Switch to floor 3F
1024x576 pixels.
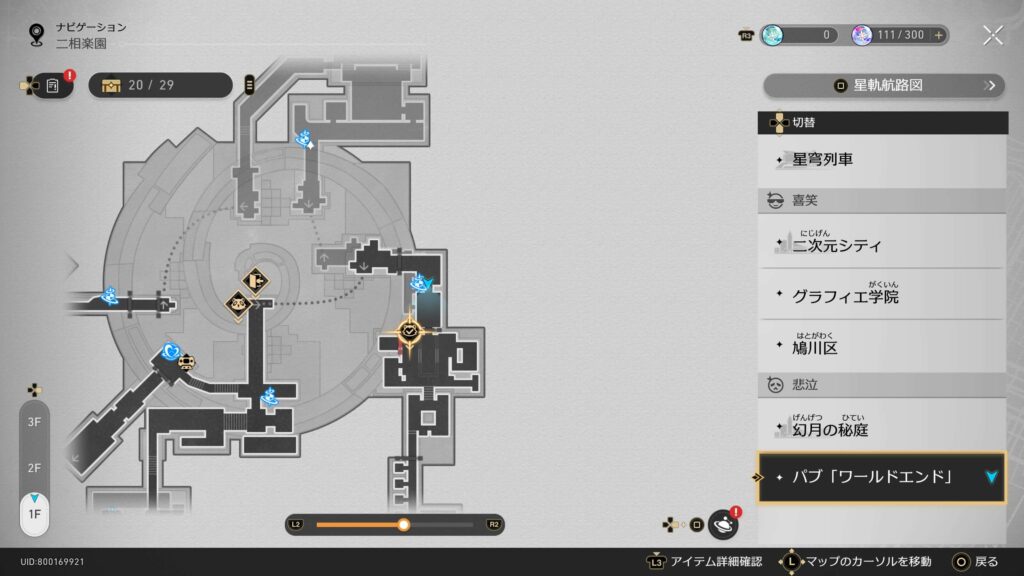(x=34, y=423)
